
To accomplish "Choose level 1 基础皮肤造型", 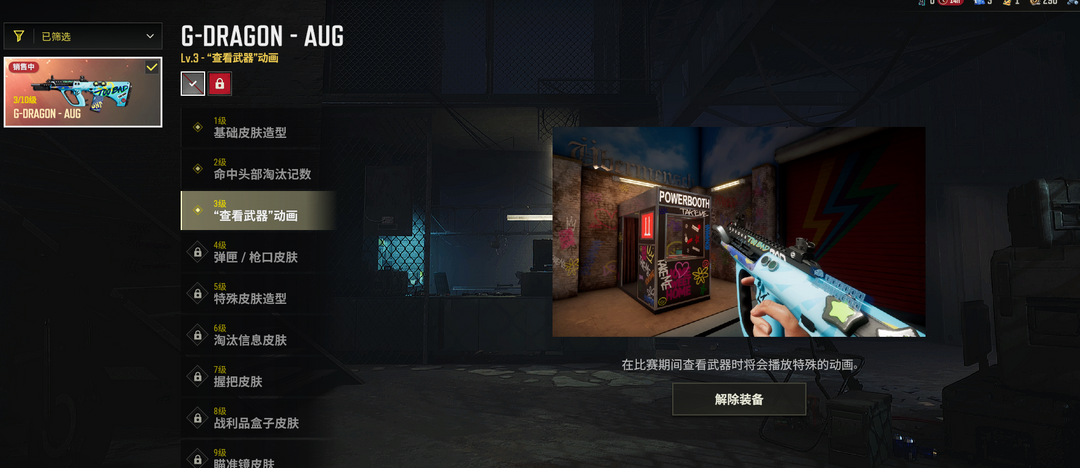I will click(257, 128).
